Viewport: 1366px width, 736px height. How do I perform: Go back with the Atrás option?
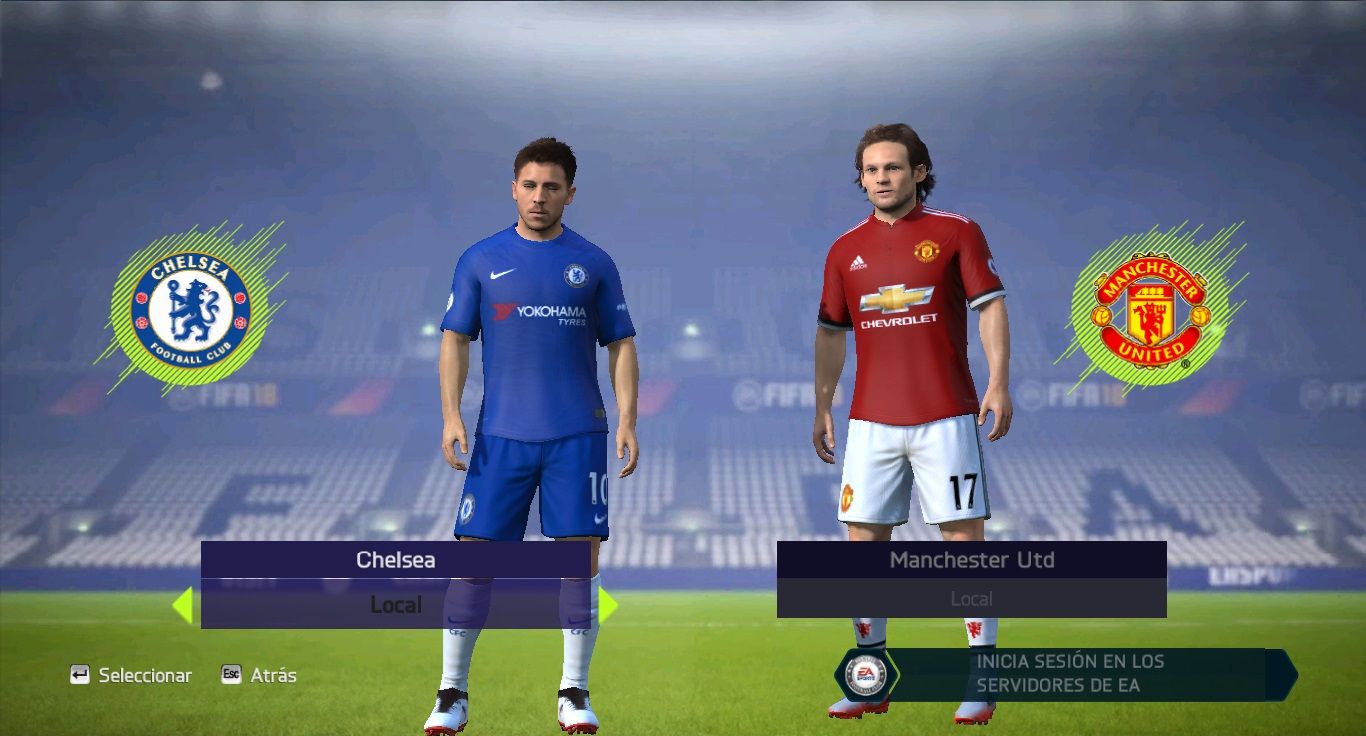259,675
